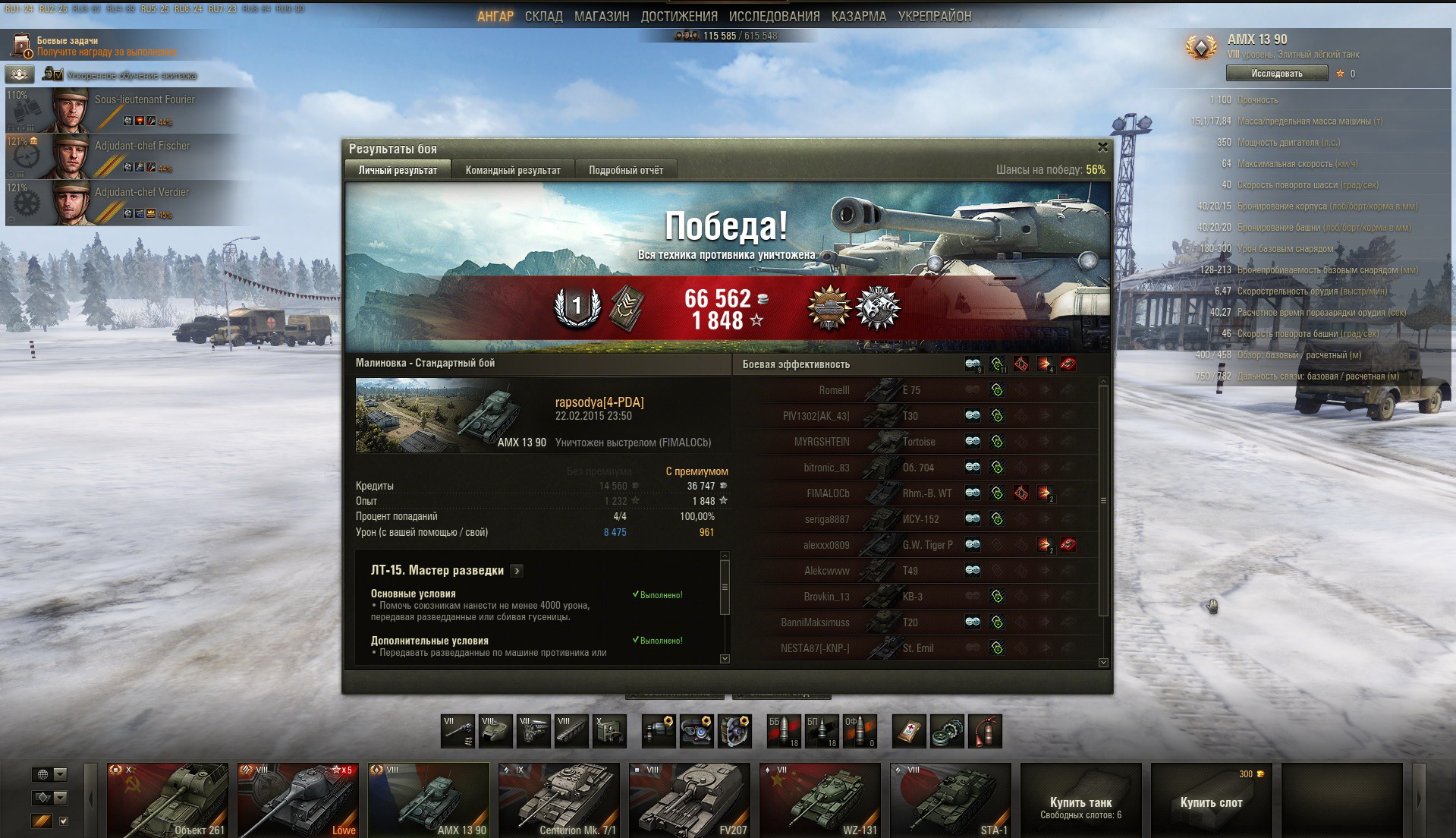Open the Склад menu
The height and width of the screenshot is (838, 1456).
coord(543,16)
